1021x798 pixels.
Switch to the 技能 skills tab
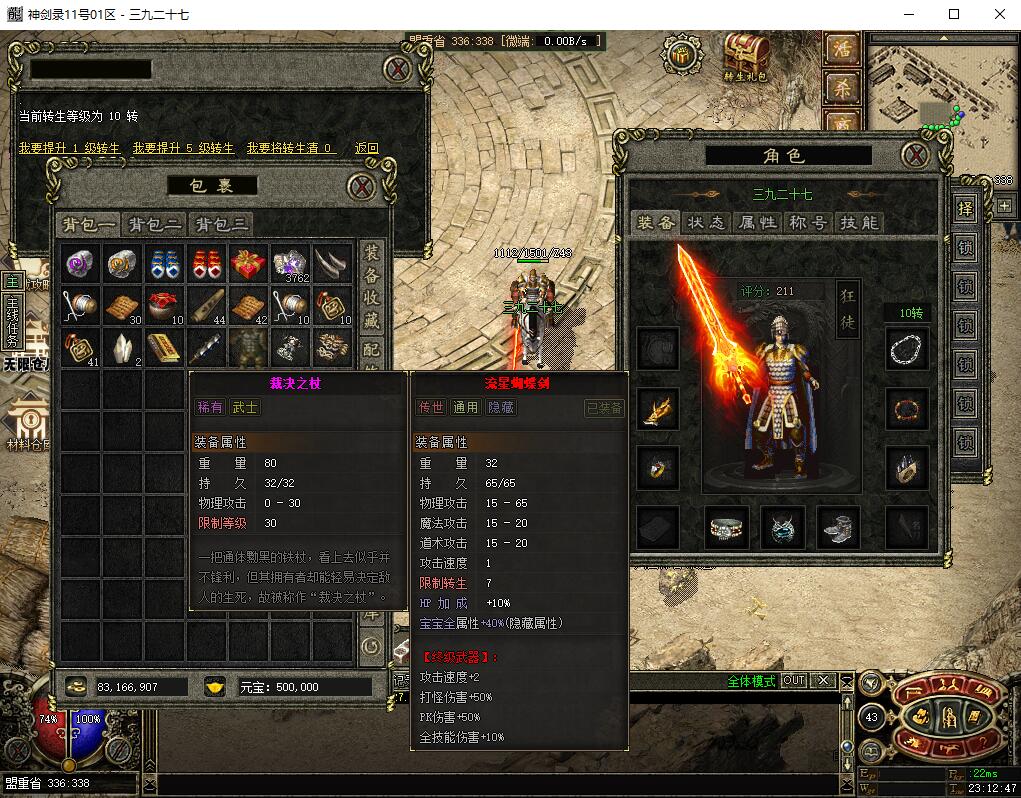tap(858, 223)
